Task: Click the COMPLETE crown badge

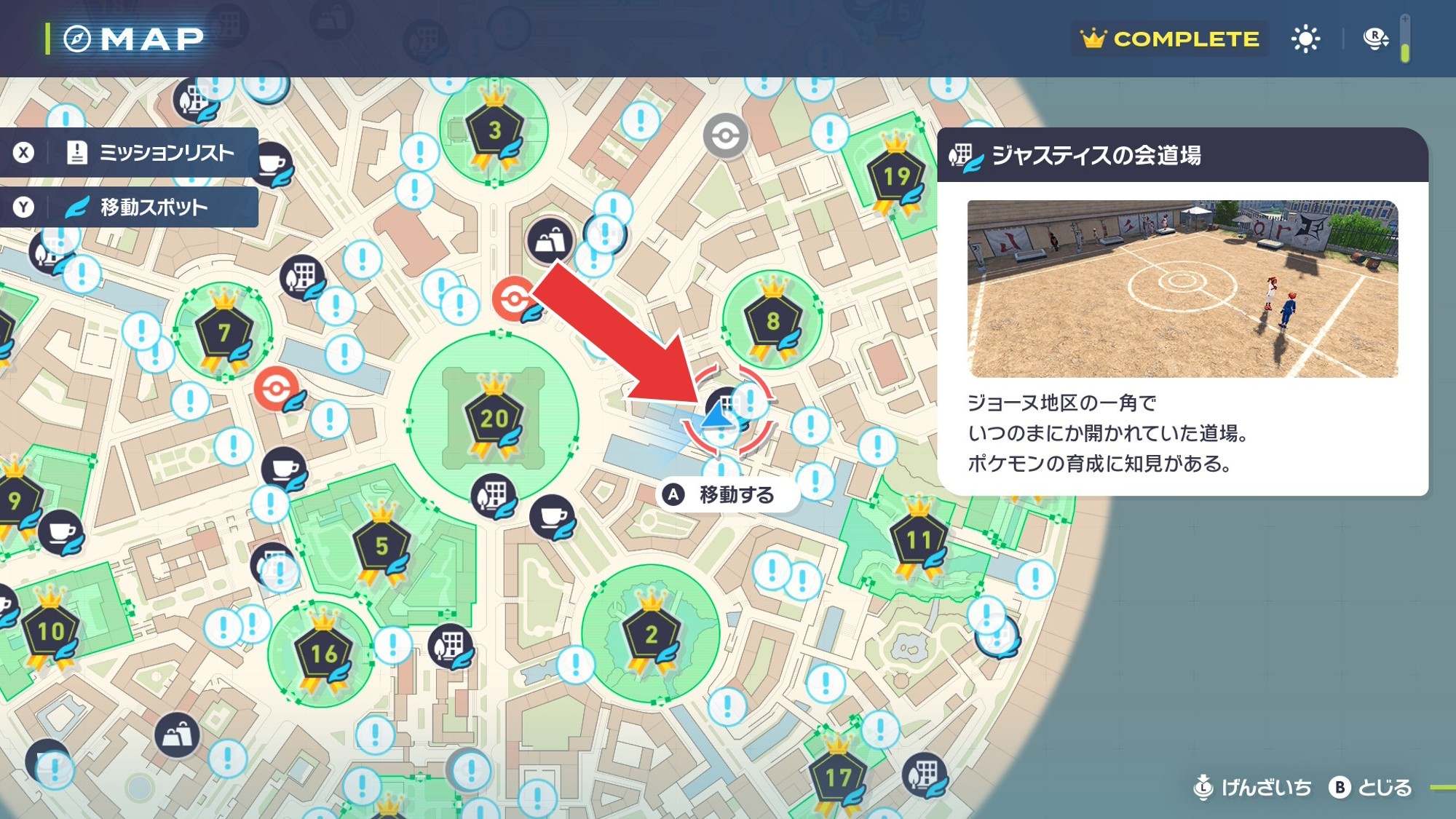Action: click(x=1169, y=39)
